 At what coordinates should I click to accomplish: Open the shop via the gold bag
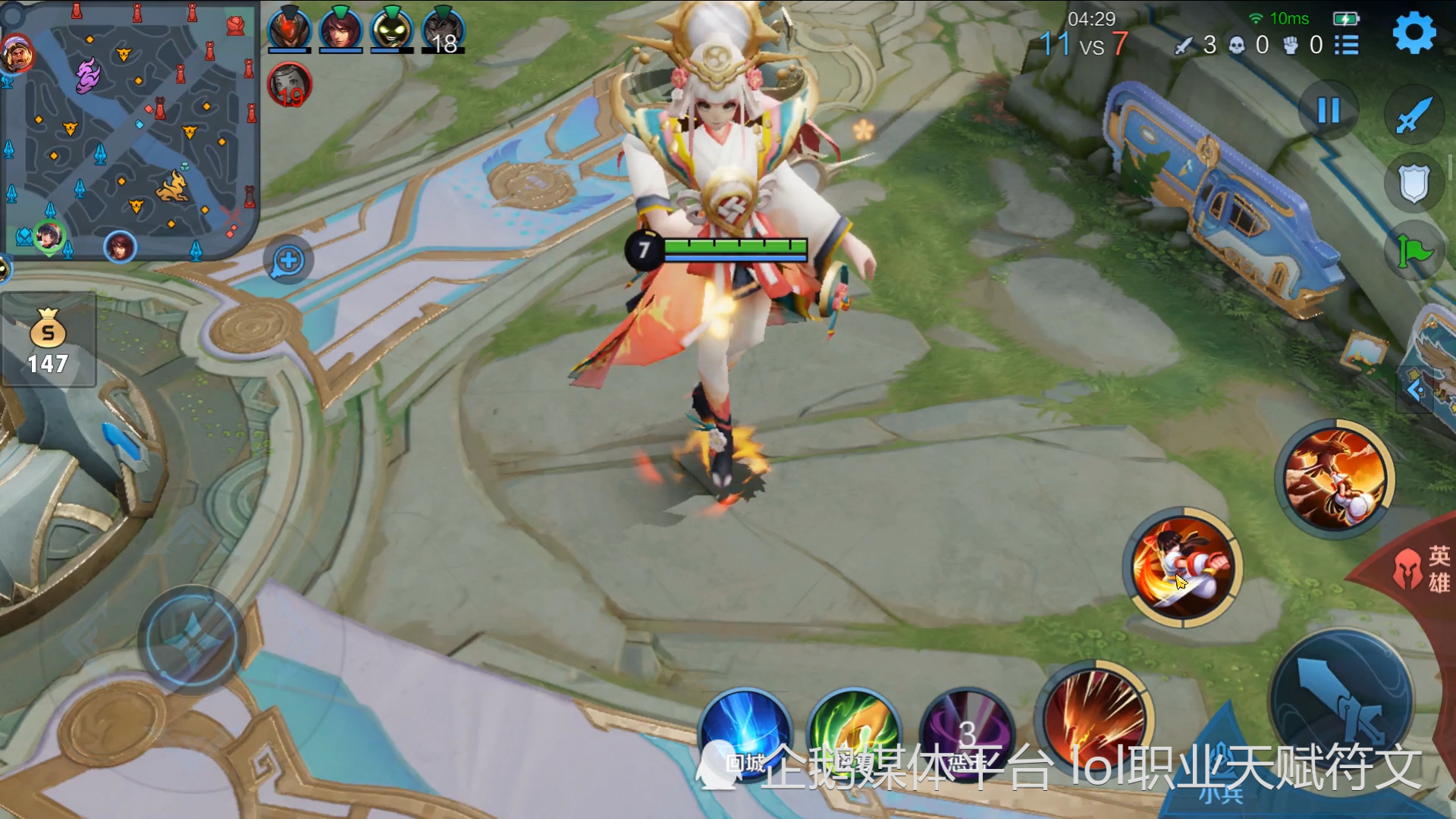tap(48, 341)
